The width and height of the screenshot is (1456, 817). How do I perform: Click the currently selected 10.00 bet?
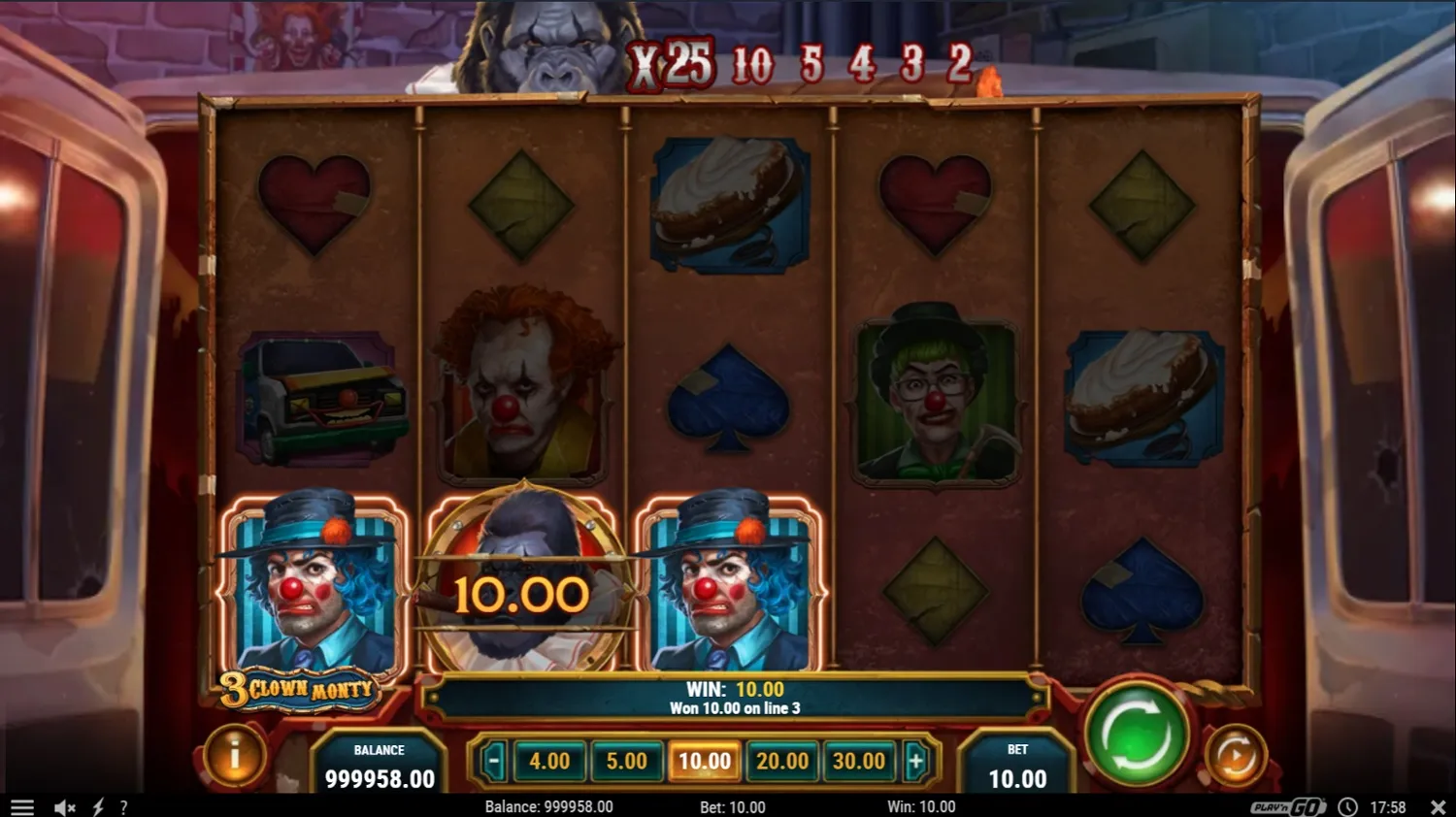705,761
